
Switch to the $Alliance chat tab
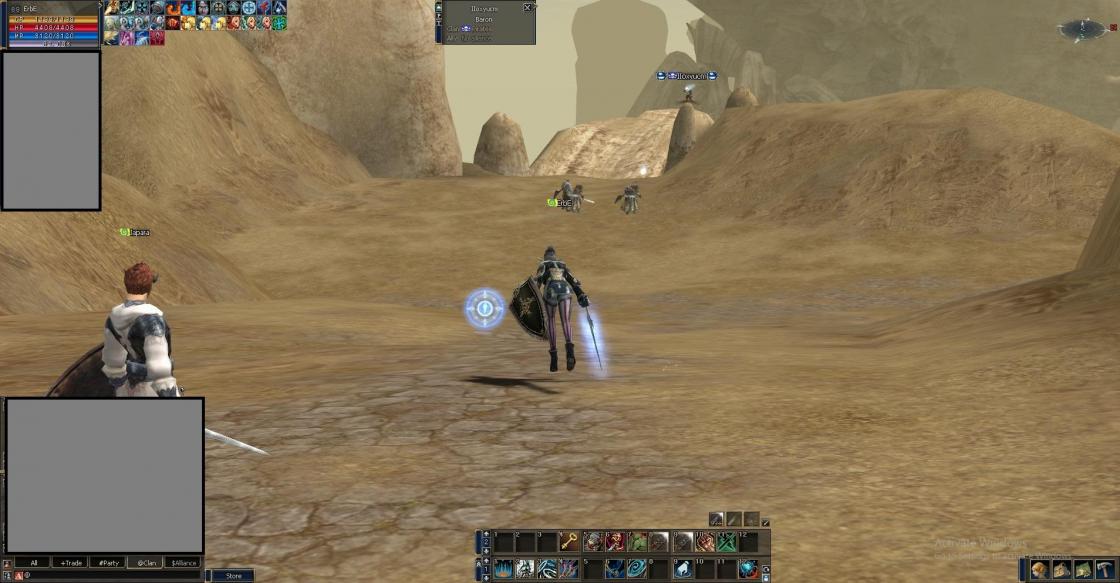click(182, 563)
